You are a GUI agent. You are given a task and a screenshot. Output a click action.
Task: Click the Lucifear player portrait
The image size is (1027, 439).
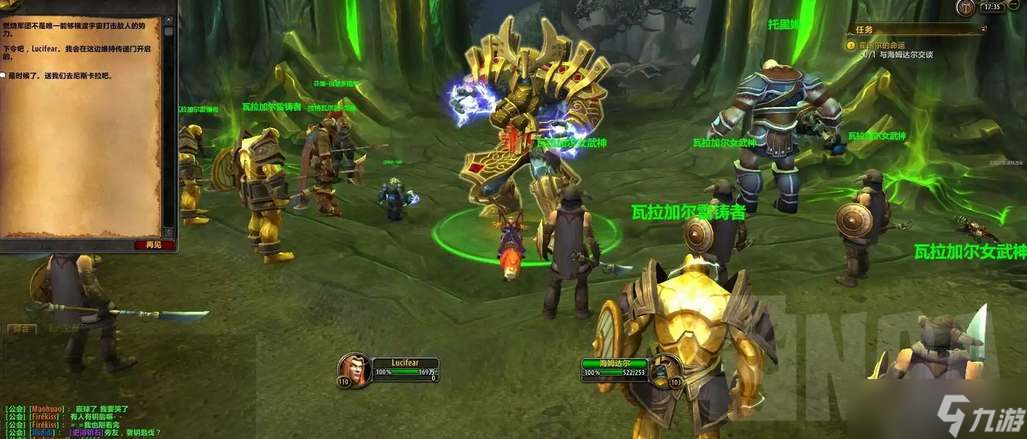coord(352,369)
